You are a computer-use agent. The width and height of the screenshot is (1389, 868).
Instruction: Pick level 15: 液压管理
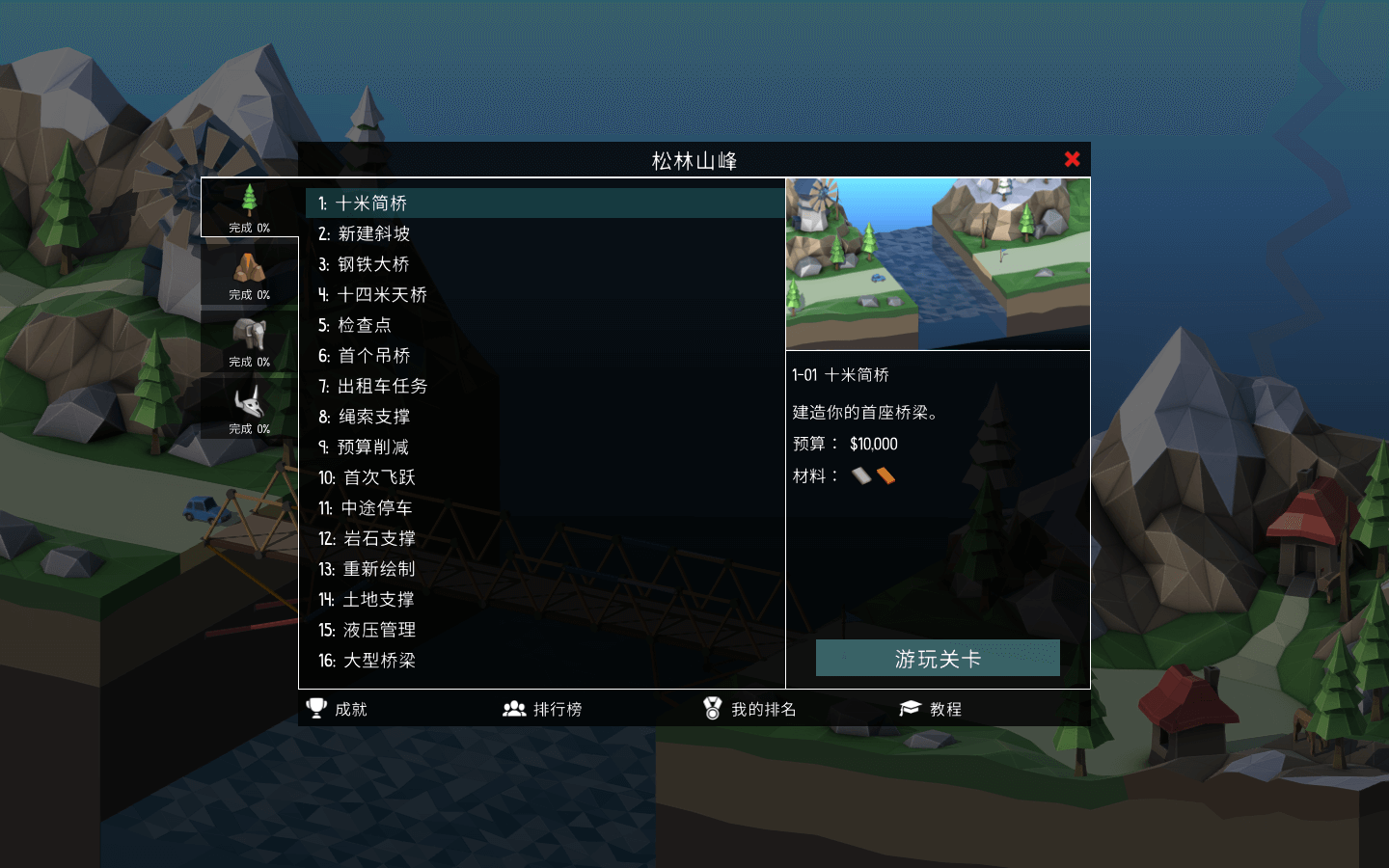point(368,631)
